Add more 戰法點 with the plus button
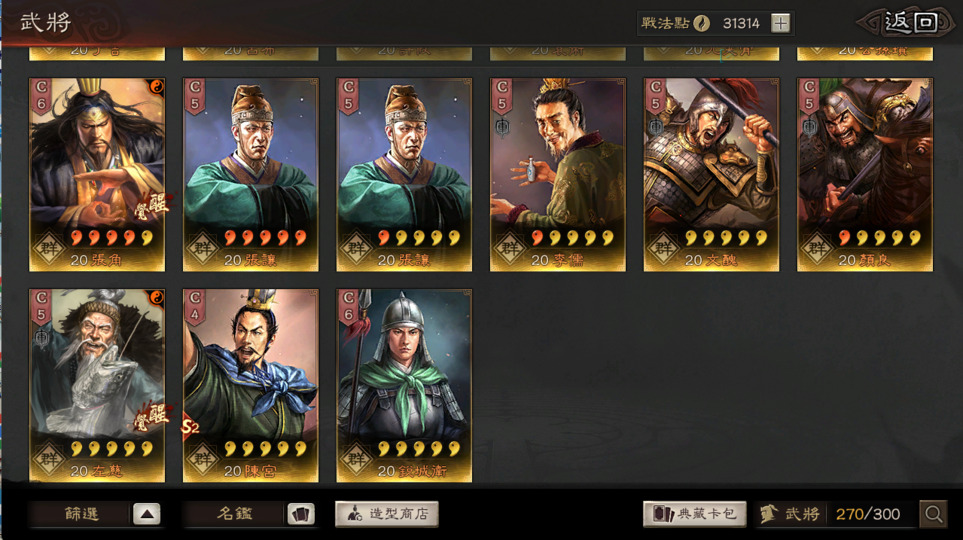 click(x=781, y=23)
